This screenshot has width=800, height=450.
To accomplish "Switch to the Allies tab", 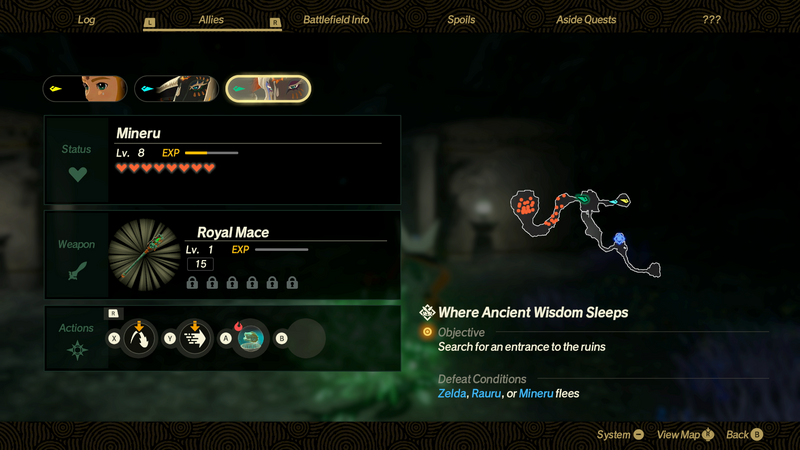I will (211, 20).
